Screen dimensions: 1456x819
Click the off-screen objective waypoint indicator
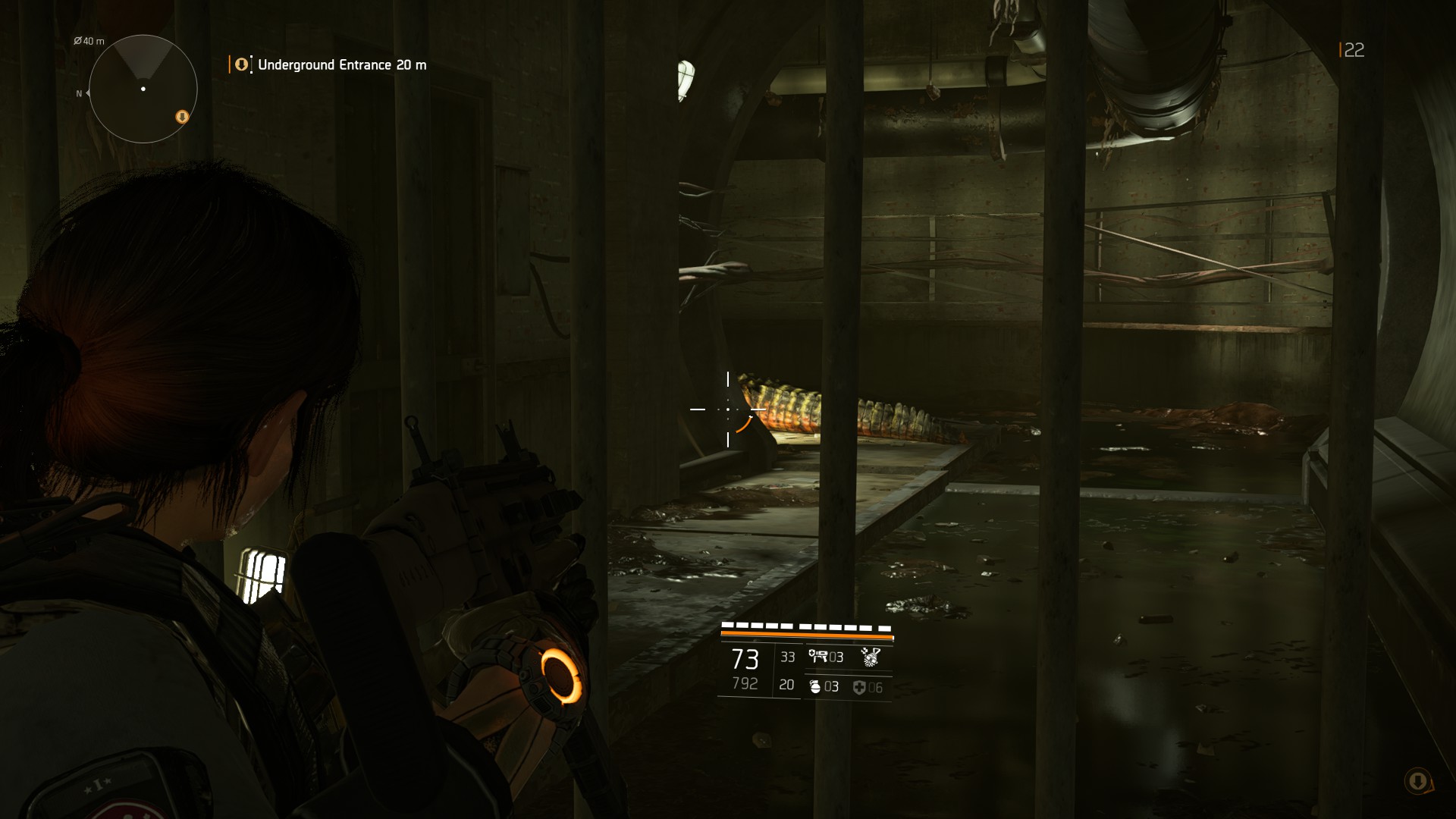(1417, 781)
